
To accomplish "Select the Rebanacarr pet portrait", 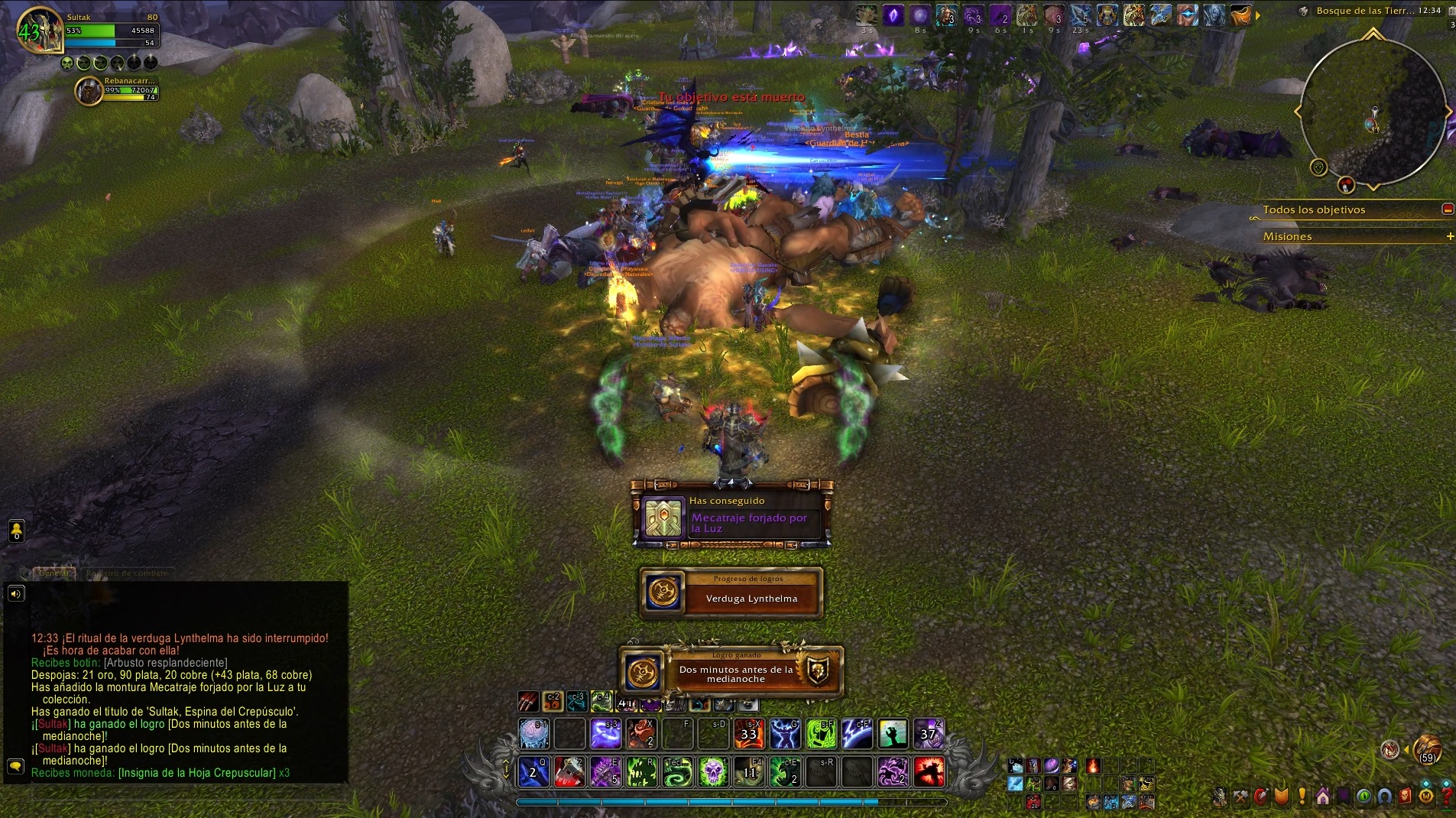I will click(89, 92).
